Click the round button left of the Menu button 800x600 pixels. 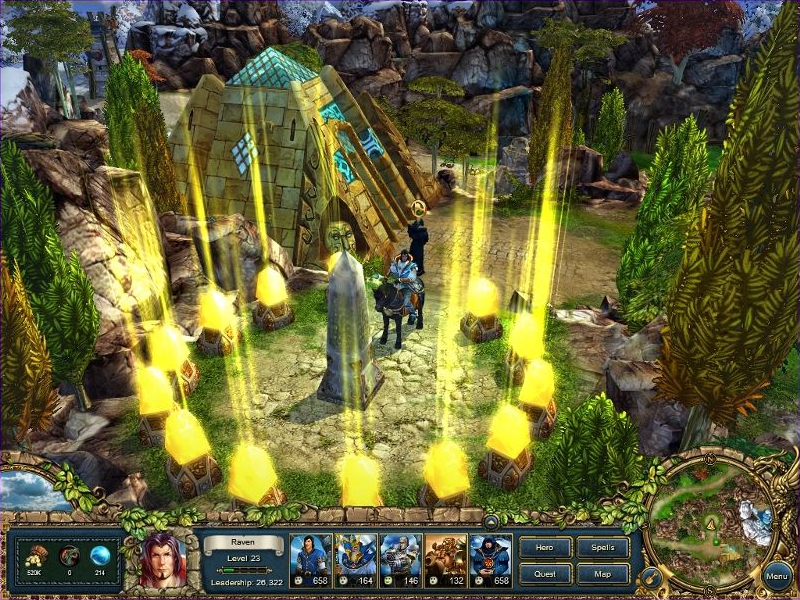coord(651,576)
